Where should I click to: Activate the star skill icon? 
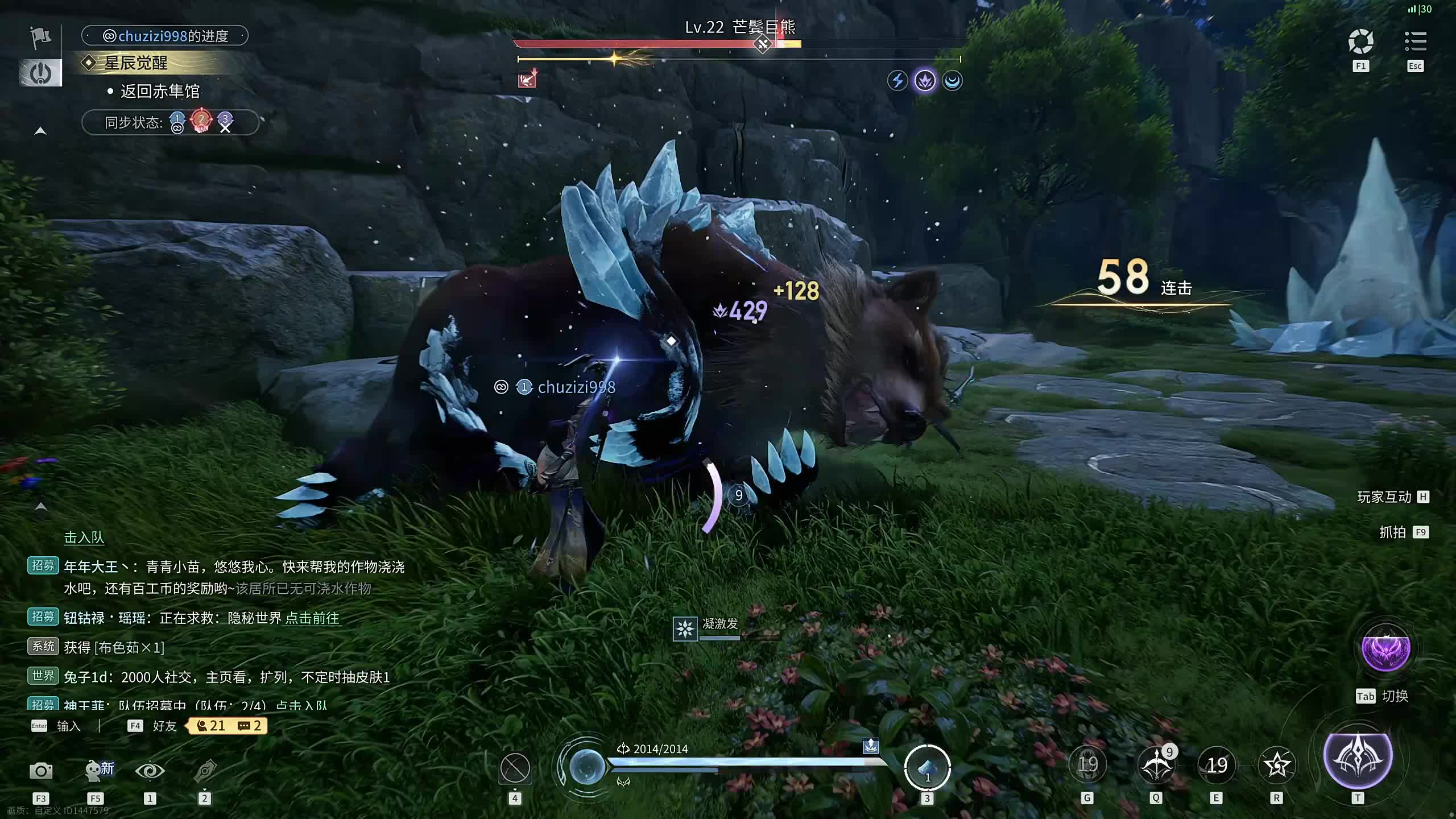tap(1277, 766)
